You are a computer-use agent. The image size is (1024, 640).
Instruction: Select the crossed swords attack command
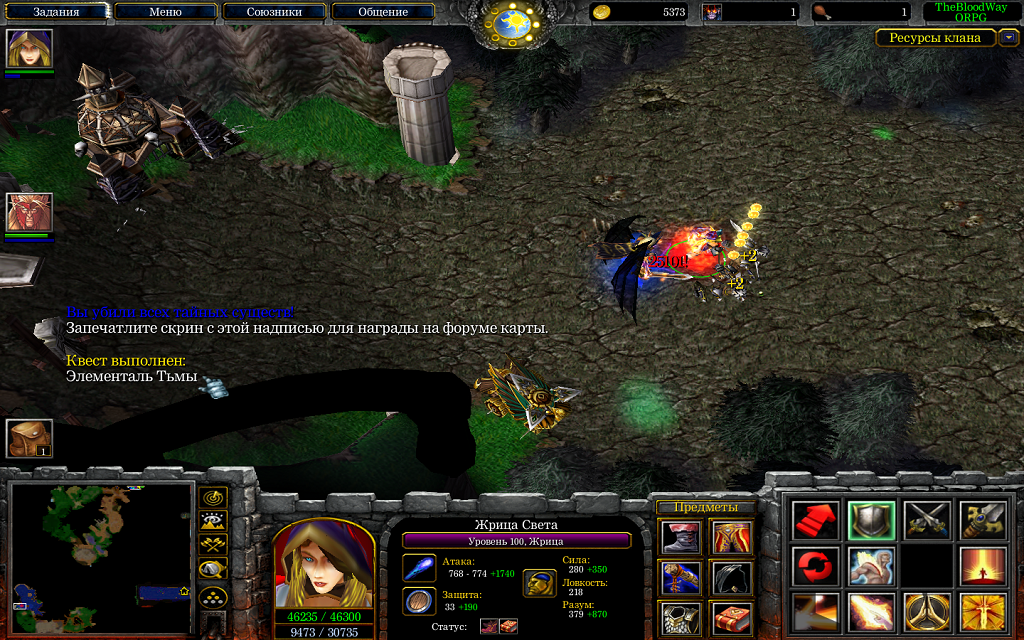tap(926, 520)
